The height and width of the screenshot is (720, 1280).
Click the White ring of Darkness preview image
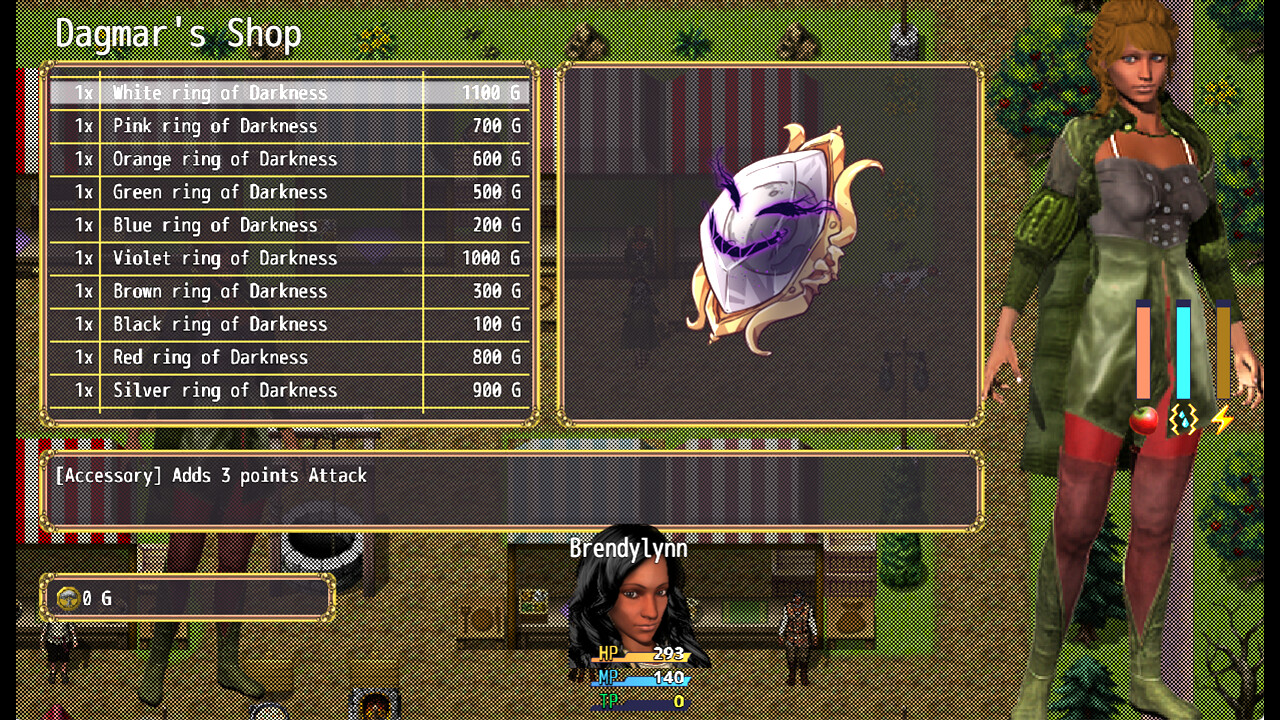770,240
